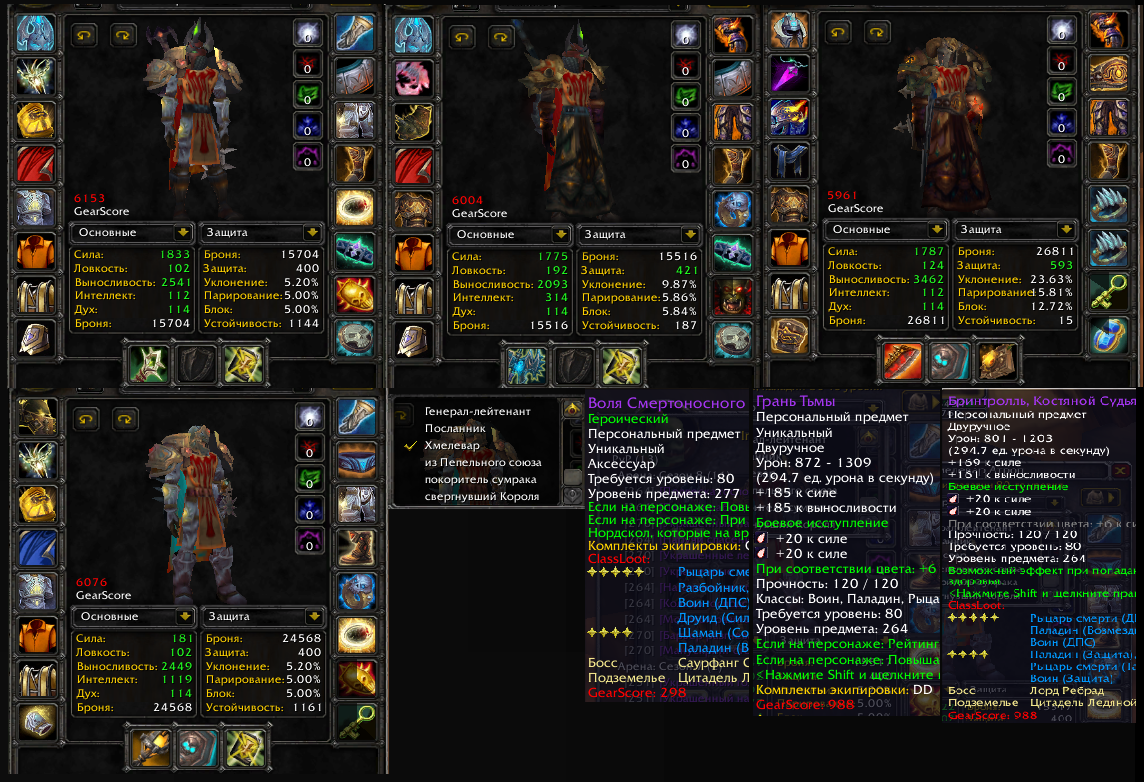Image resolution: width=1144 pixels, height=782 pixels.
Task: Select the purple crystal necklace slot
Action: pyautogui.click(x=788, y=73)
